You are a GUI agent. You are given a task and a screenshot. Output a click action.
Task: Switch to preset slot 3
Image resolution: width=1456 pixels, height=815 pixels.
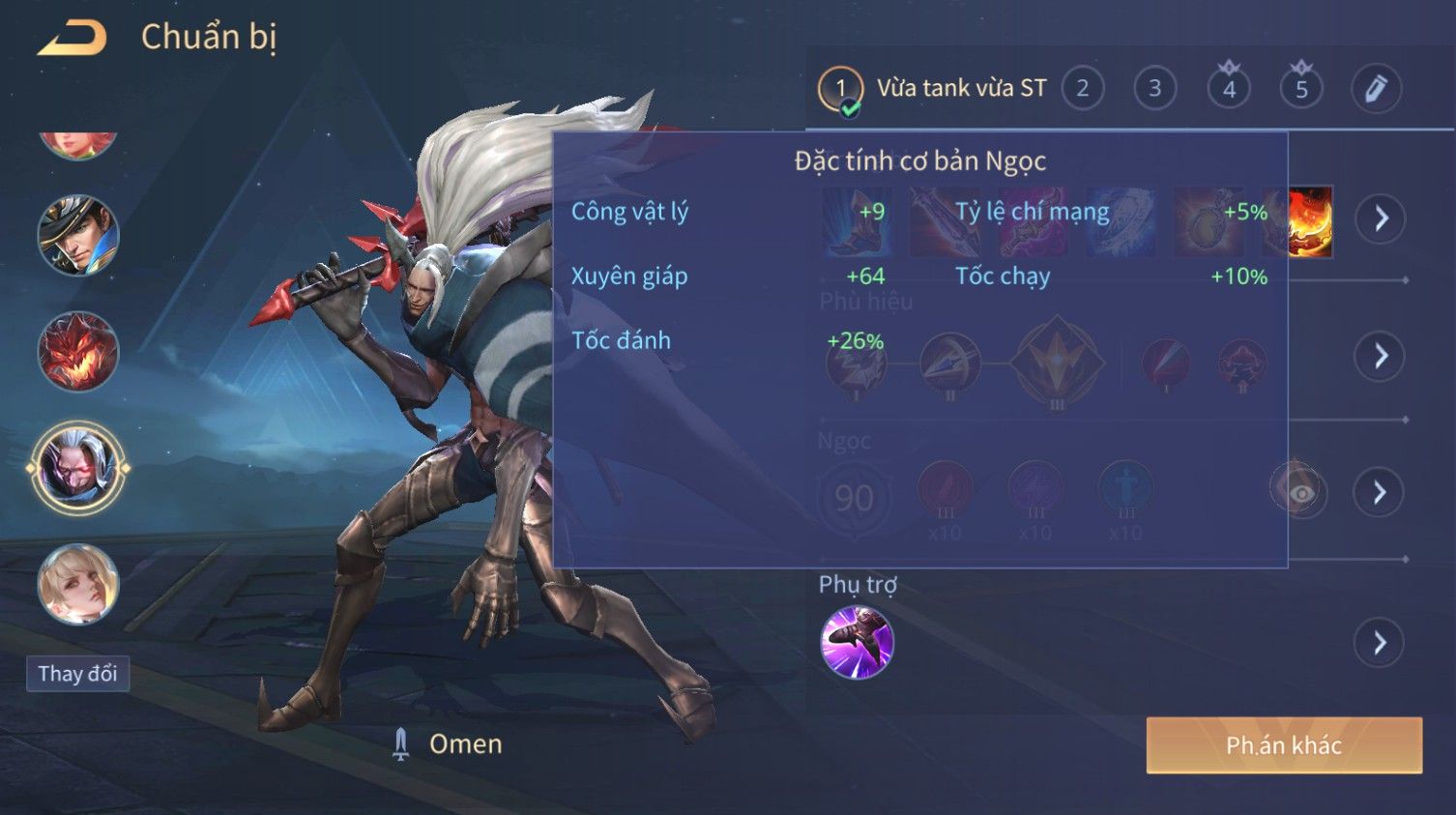click(x=1154, y=89)
